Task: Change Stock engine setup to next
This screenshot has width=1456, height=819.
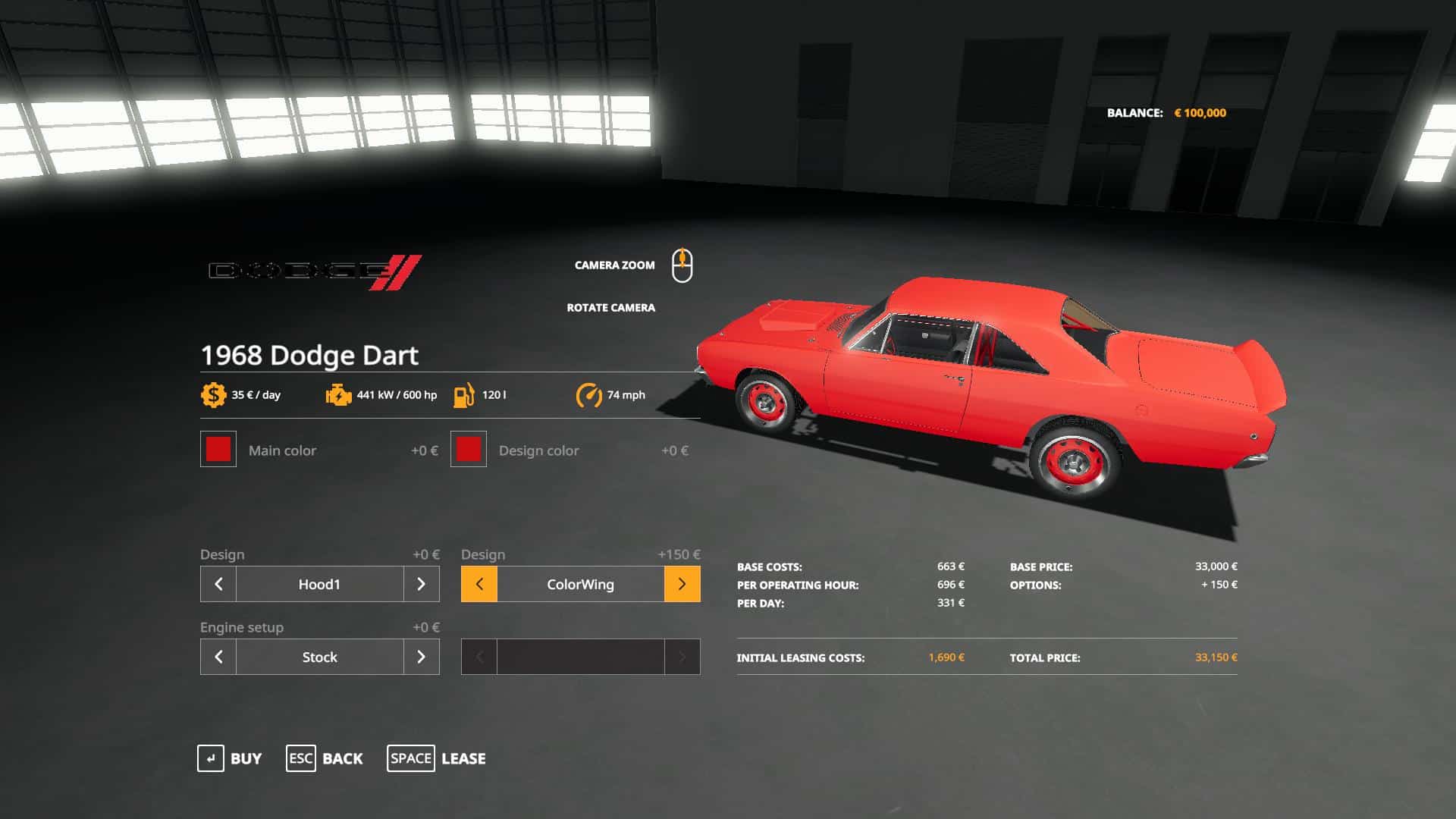Action: click(421, 657)
